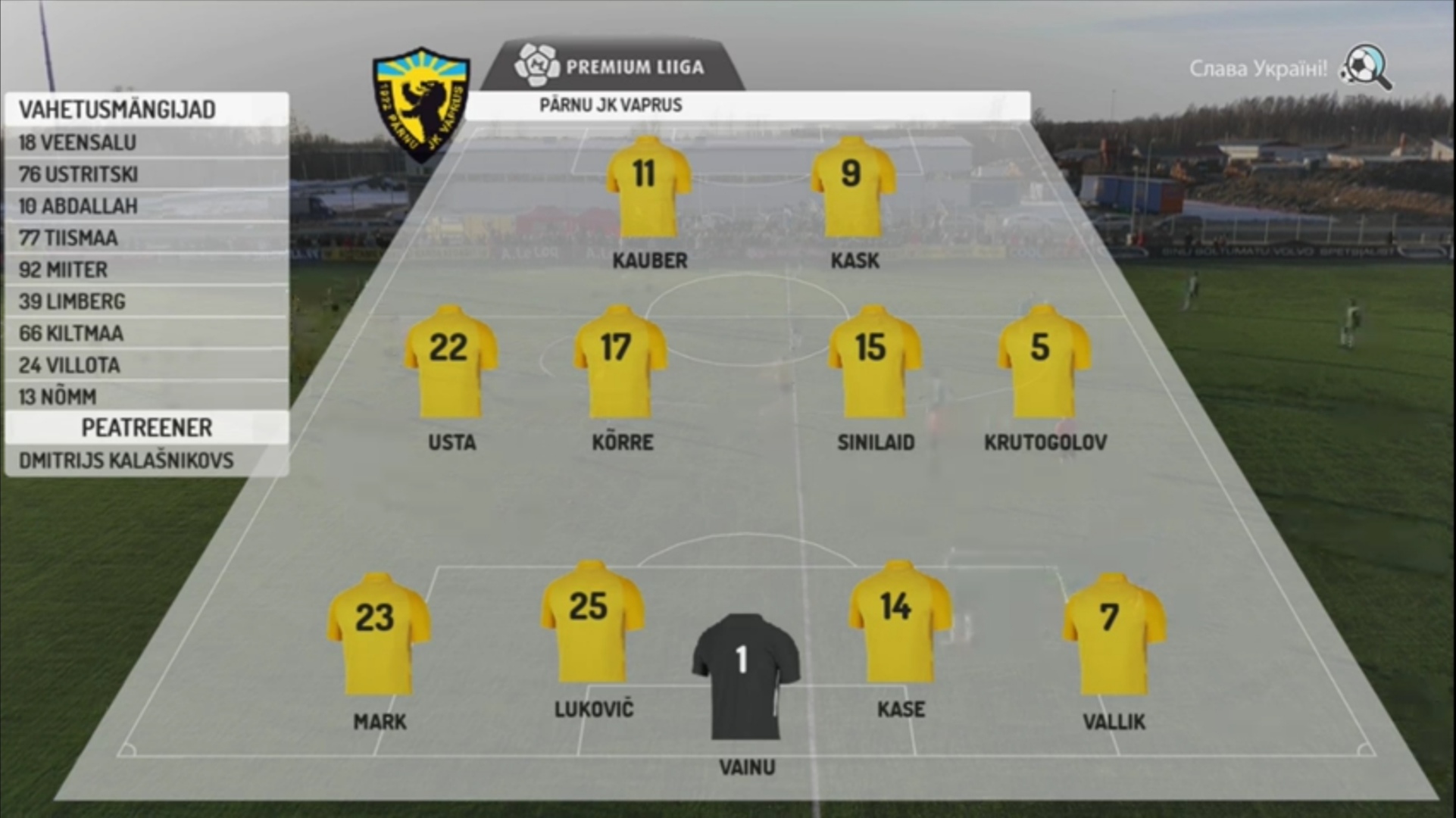This screenshot has width=1456, height=818.
Task: Click the Pärnu JK Vaprus club crest
Action: pos(421,104)
